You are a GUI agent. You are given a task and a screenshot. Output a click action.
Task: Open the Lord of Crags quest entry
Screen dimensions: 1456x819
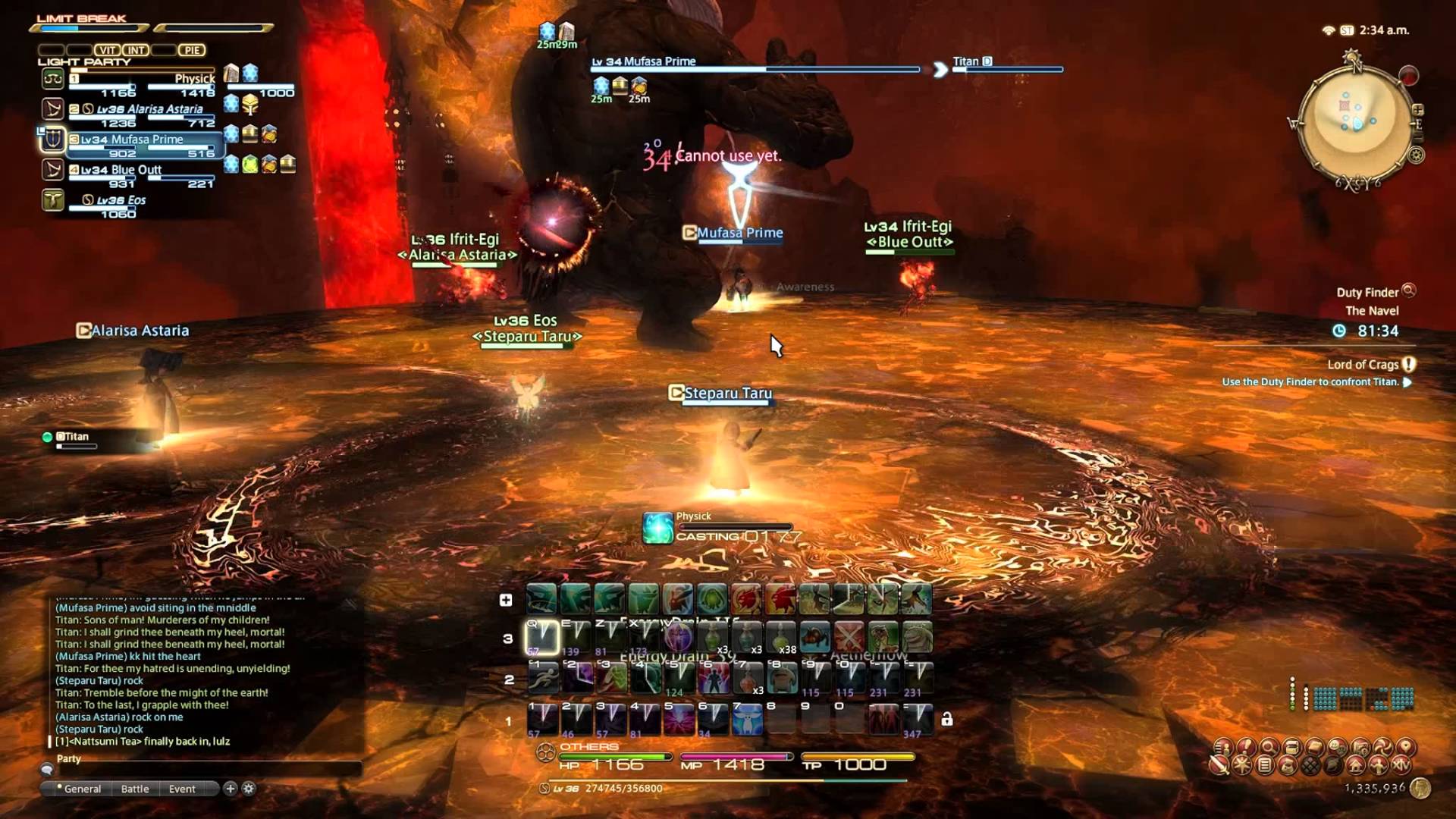coord(1363,365)
